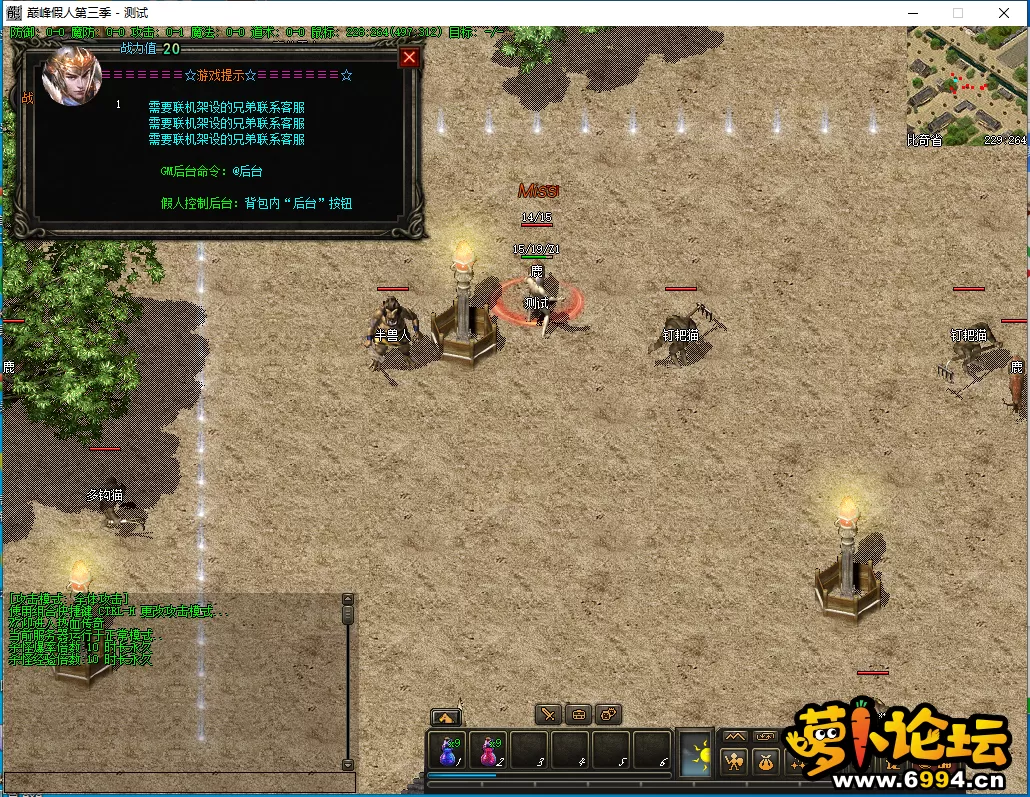
Task: Open the minimap of Bichon Province
Action: (x=967, y=86)
